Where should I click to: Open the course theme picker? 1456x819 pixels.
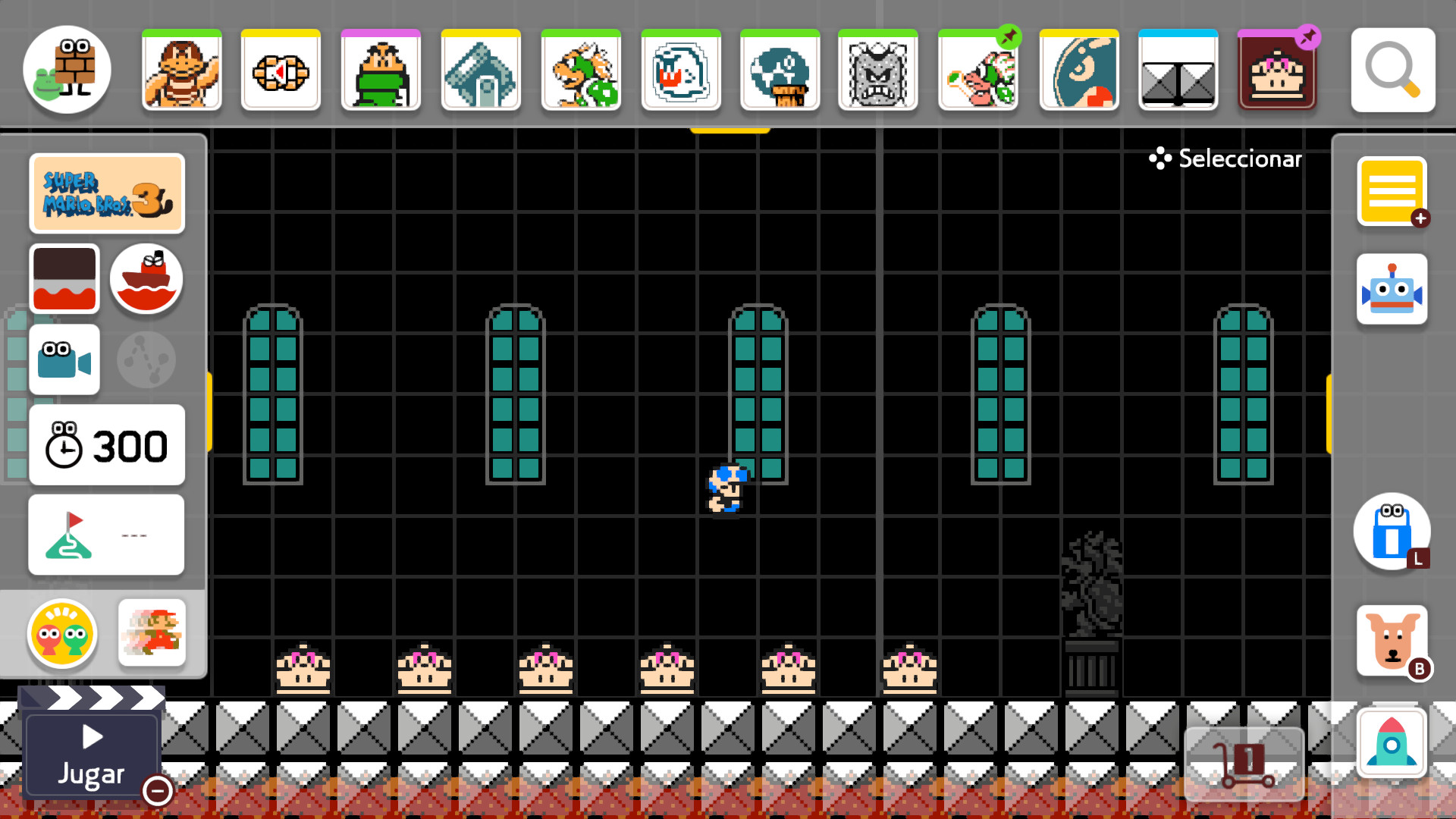[64, 279]
